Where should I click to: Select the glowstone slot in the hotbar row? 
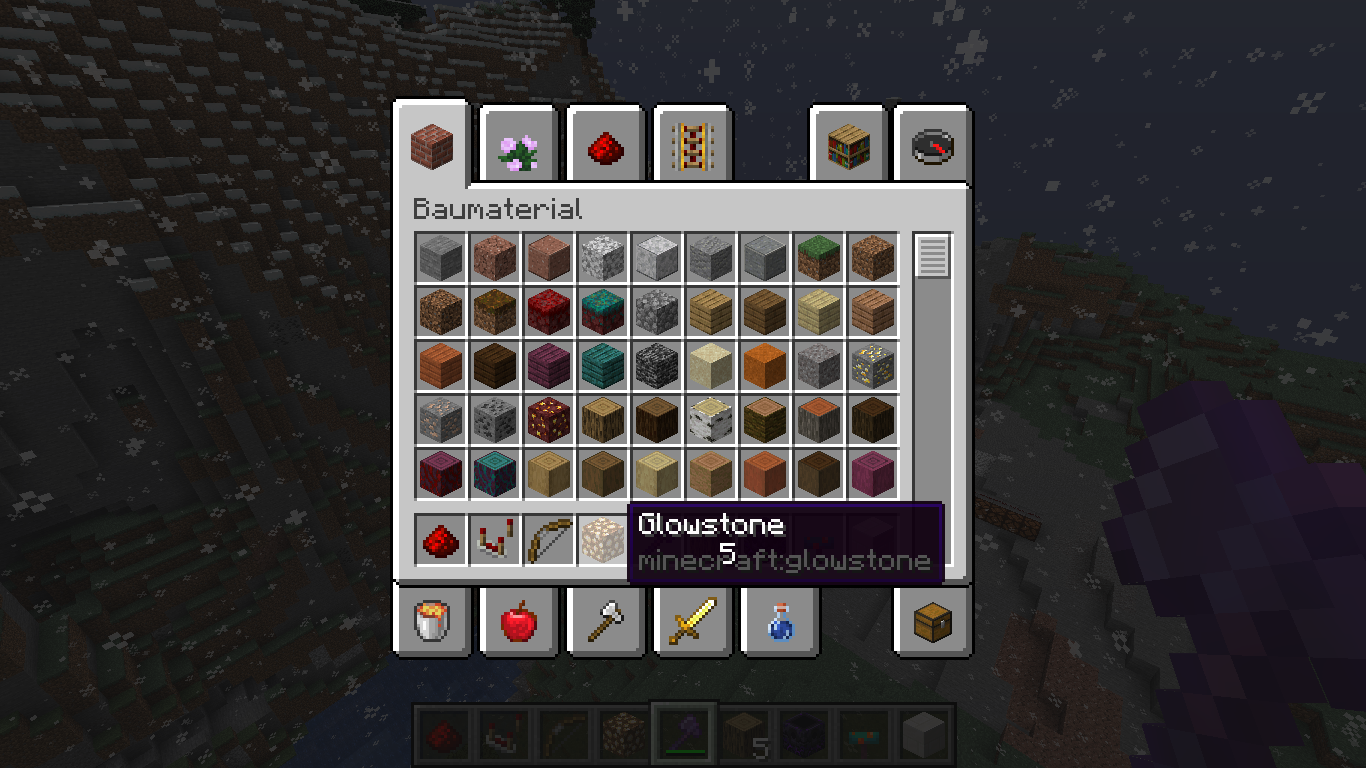pos(603,540)
